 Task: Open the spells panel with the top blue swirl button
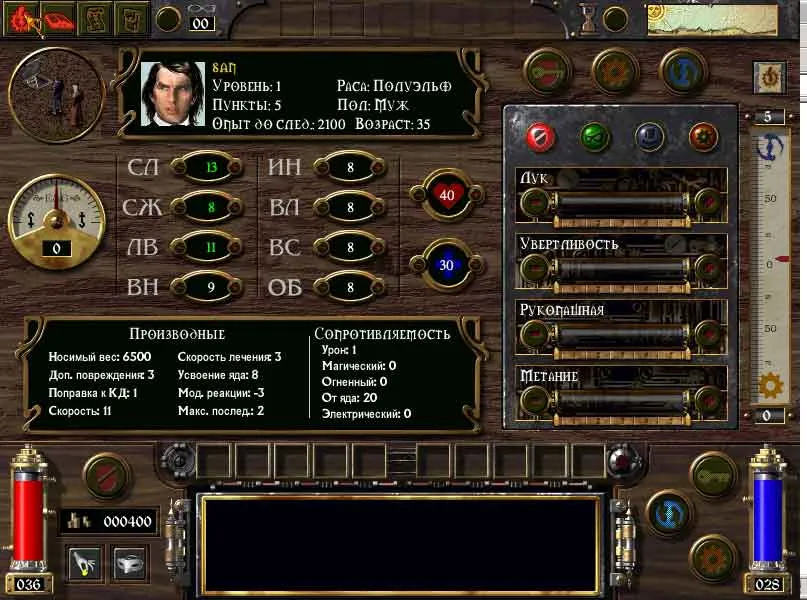point(683,71)
